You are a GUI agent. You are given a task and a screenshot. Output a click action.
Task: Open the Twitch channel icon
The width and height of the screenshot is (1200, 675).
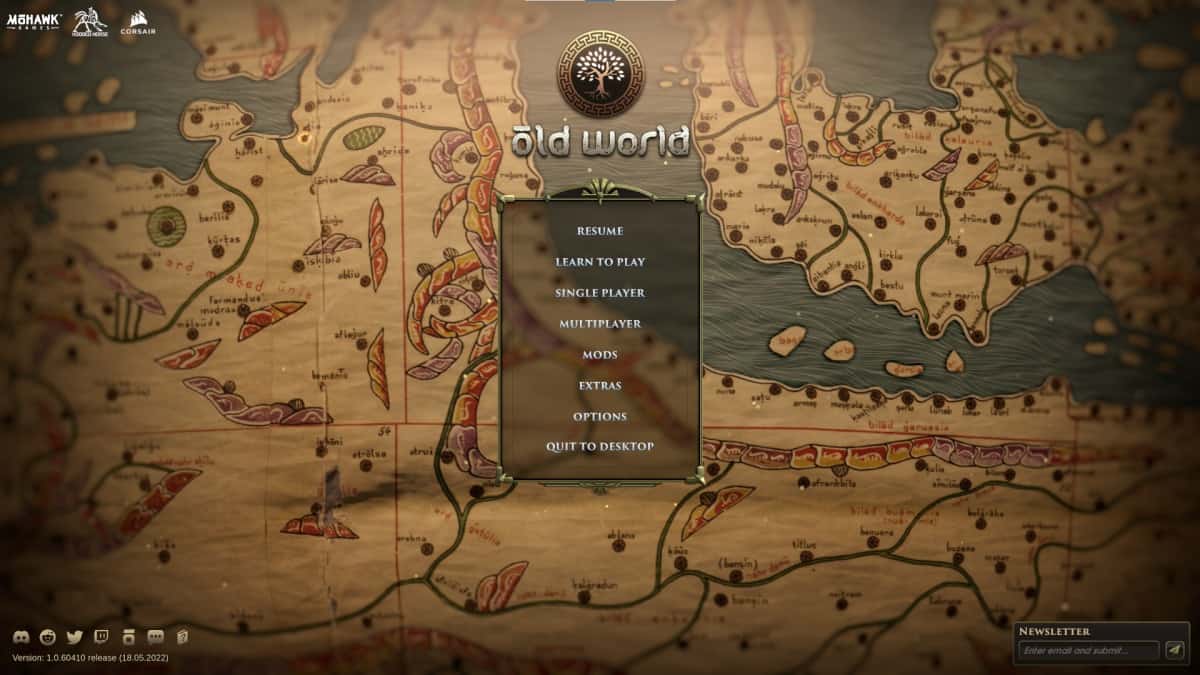coord(101,637)
